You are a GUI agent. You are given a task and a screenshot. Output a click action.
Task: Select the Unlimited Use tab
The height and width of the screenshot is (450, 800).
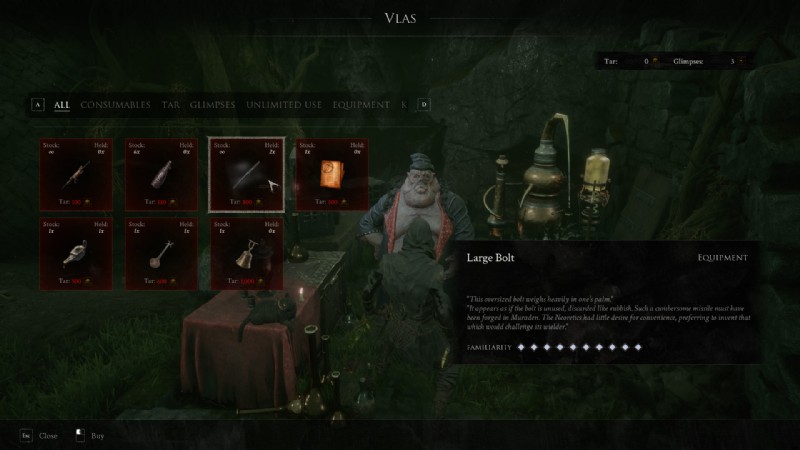tap(284, 104)
